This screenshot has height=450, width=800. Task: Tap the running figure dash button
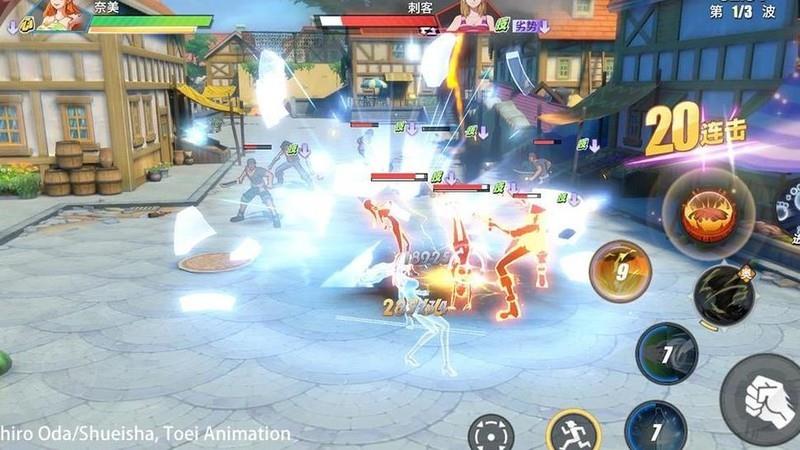click(x=574, y=433)
